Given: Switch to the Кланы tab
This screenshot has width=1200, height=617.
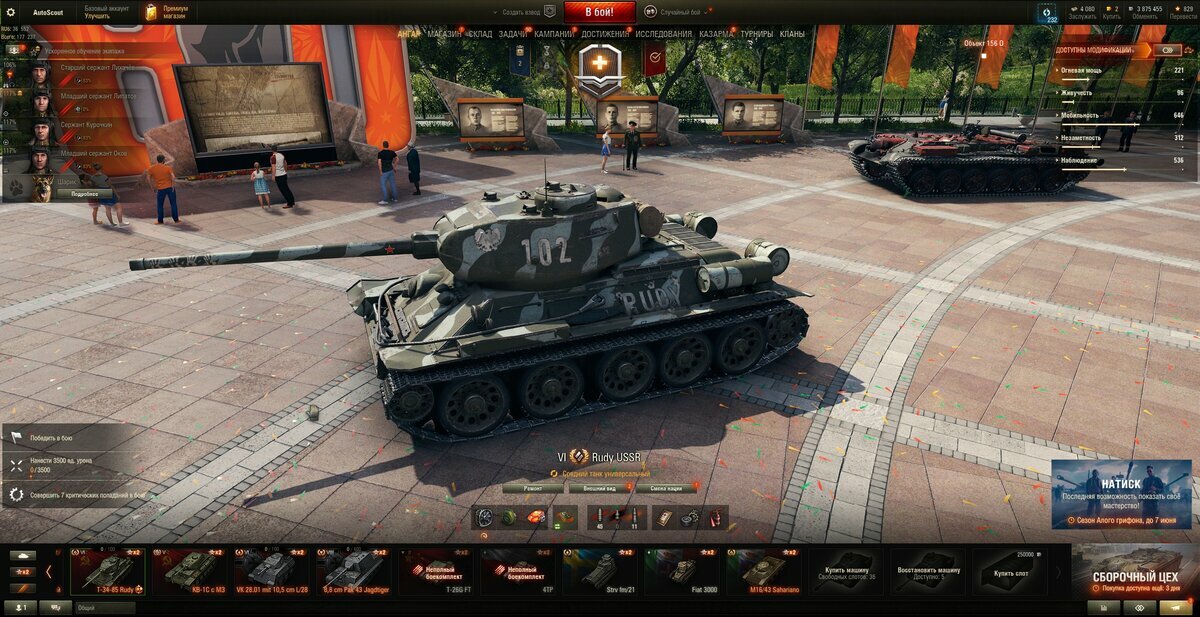Looking at the screenshot, I should pyautogui.click(x=792, y=34).
